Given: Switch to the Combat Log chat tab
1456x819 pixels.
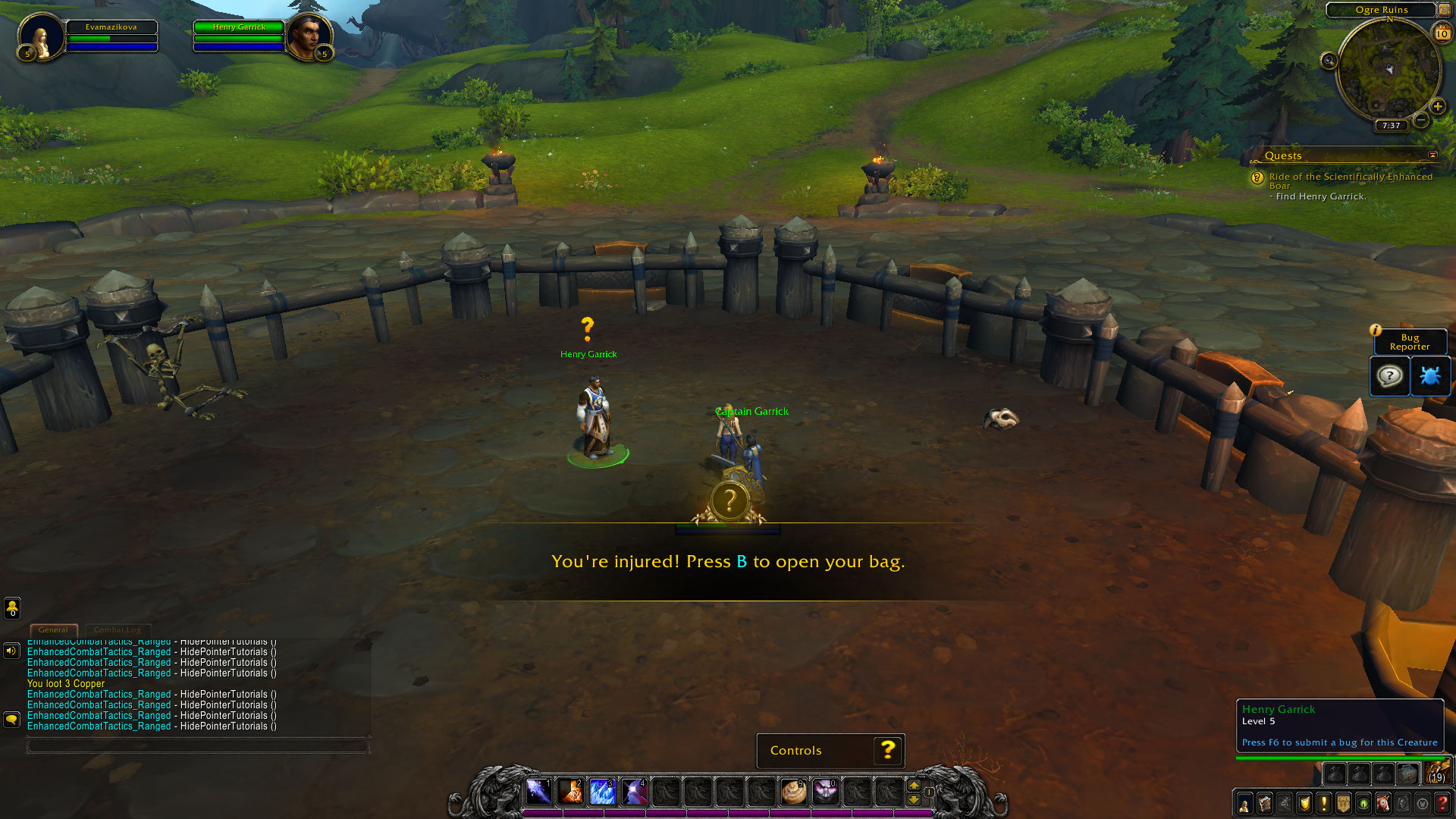Looking at the screenshot, I should [x=118, y=630].
